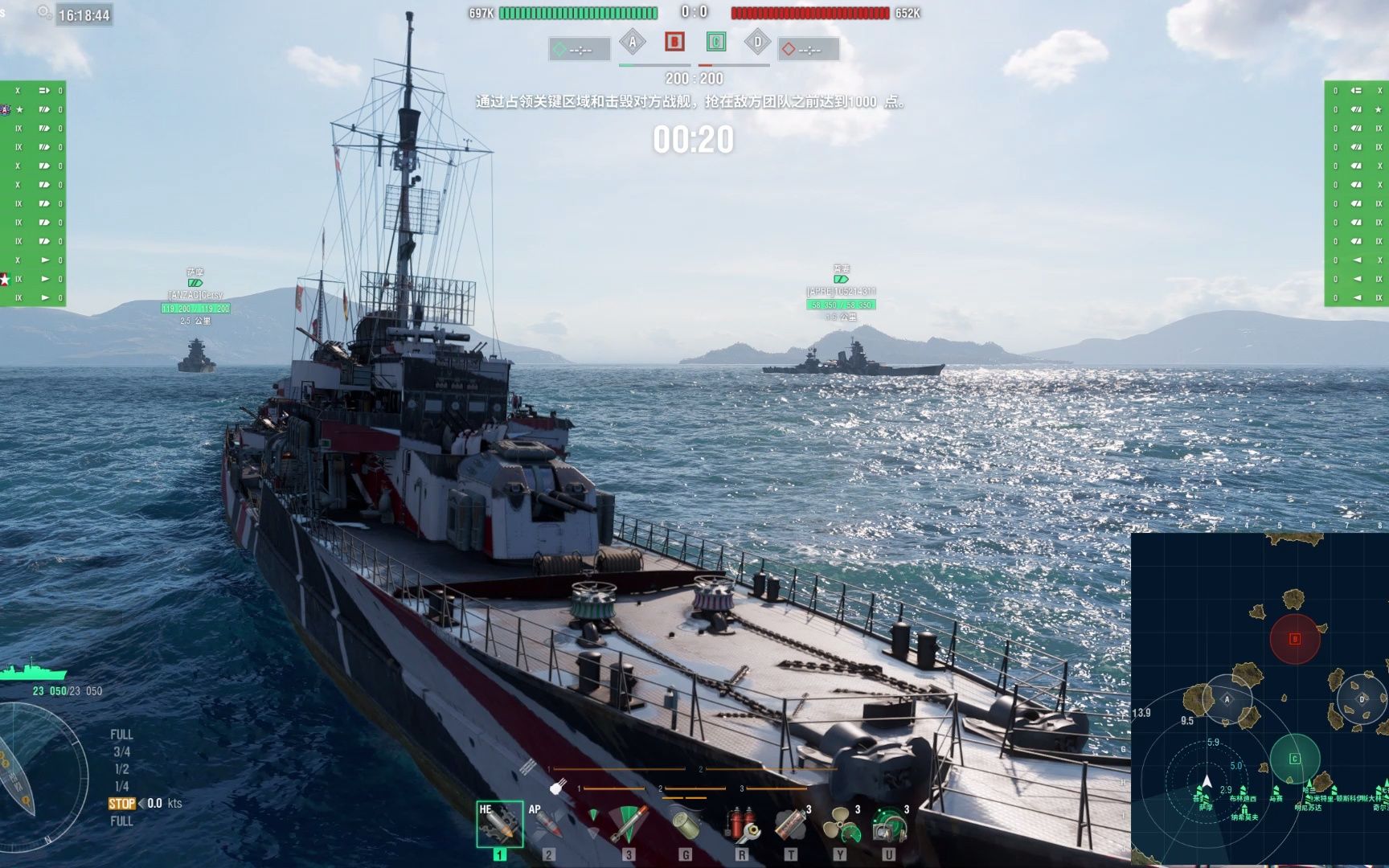This screenshot has width=1389, height=868.
Task: Select the torpedo launcher weapon
Action: click(628, 825)
